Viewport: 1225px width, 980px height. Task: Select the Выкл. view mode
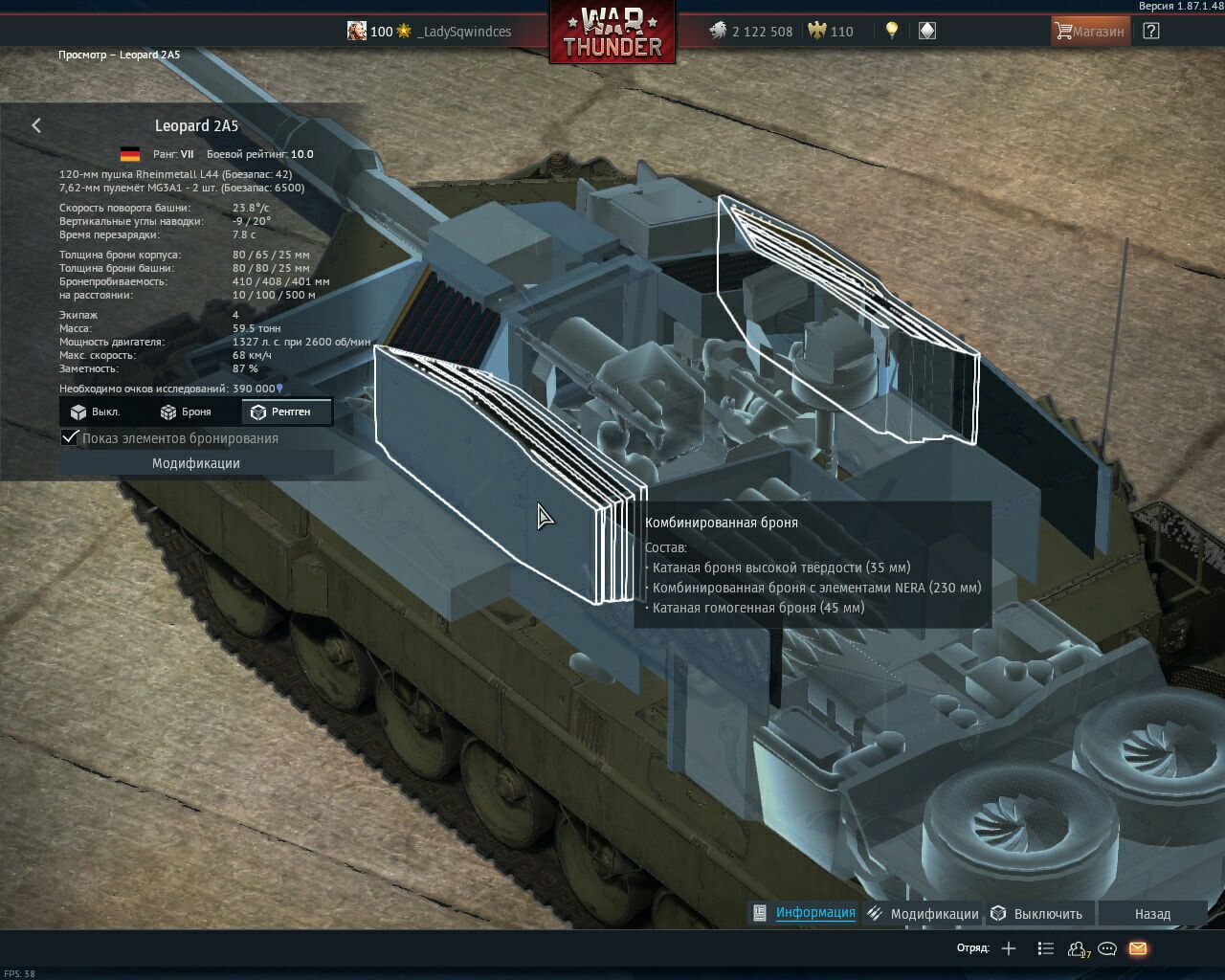click(95, 412)
